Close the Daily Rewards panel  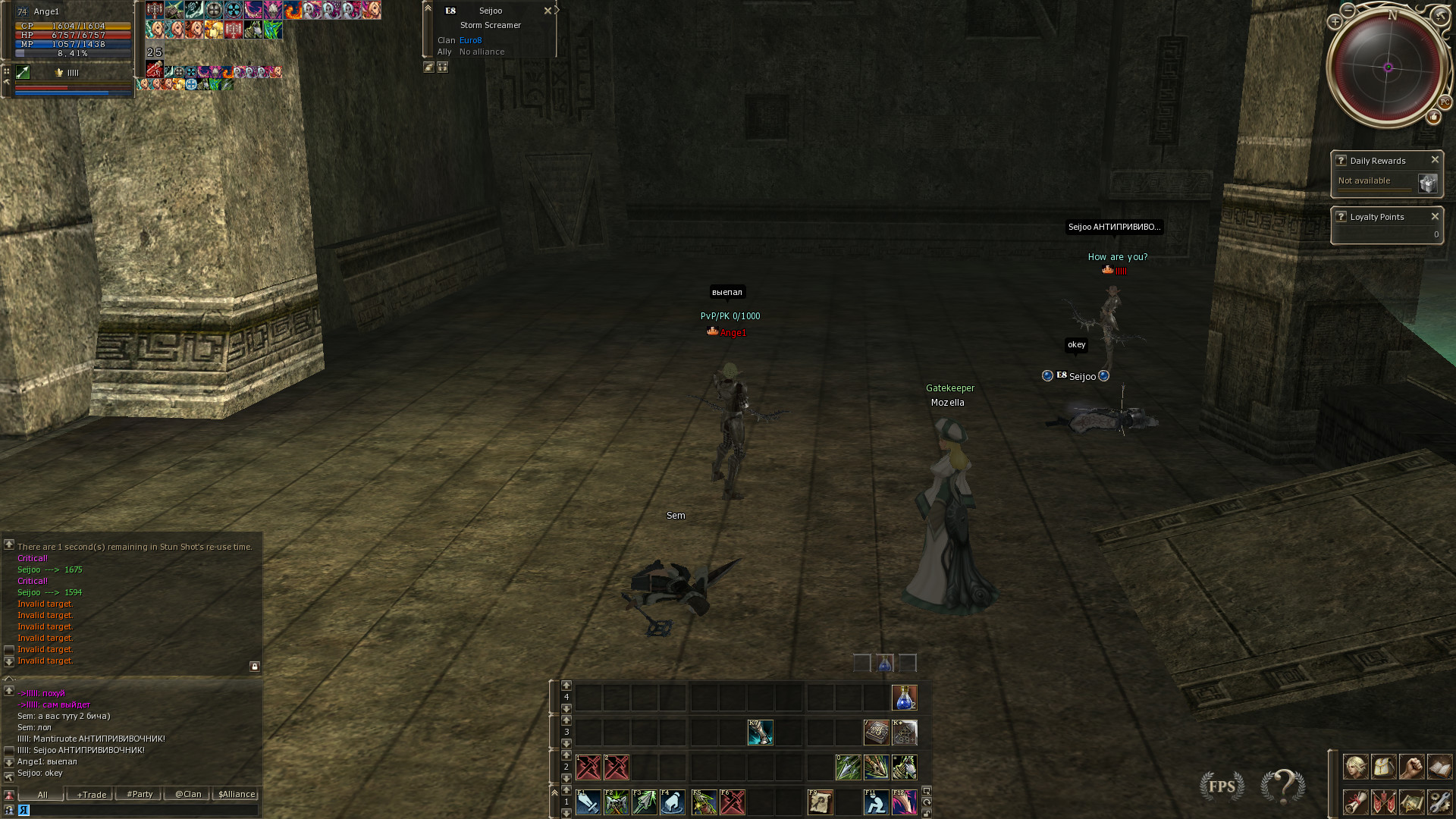pyautogui.click(x=1435, y=160)
